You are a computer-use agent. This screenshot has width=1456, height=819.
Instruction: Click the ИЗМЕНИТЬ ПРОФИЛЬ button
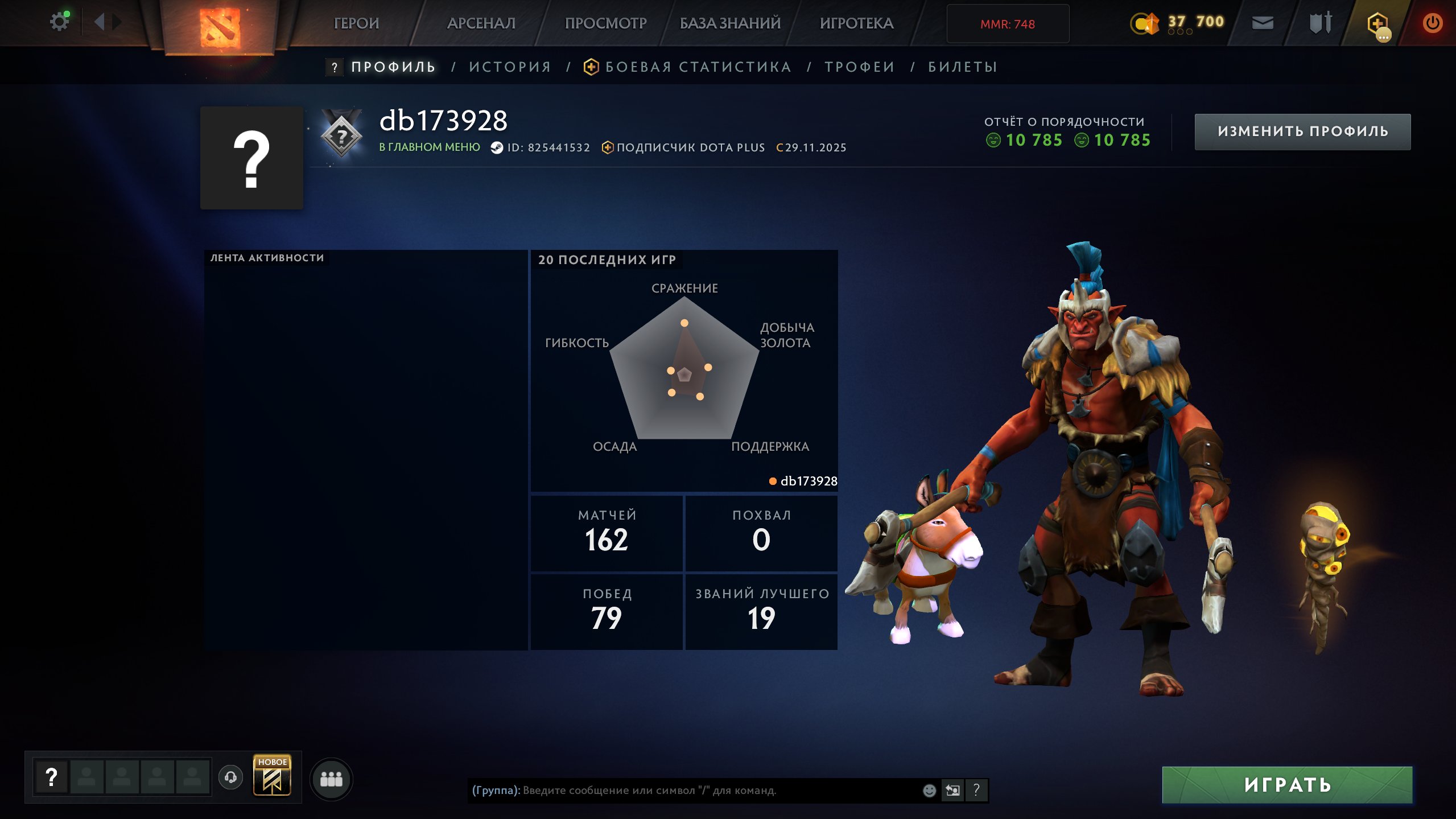click(1303, 131)
